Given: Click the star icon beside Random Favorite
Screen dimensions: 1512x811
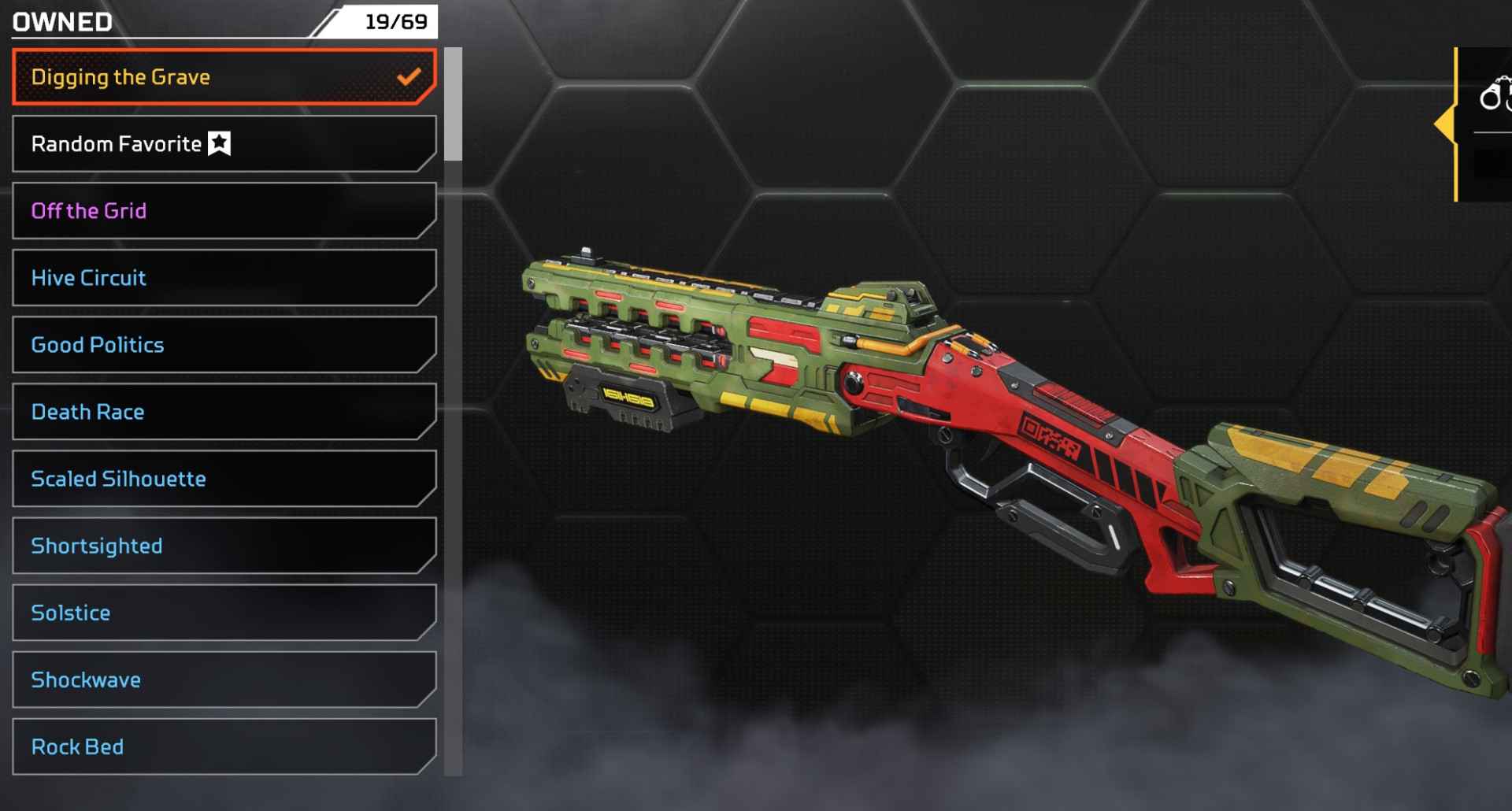Looking at the screenshot, I should 219,143.
